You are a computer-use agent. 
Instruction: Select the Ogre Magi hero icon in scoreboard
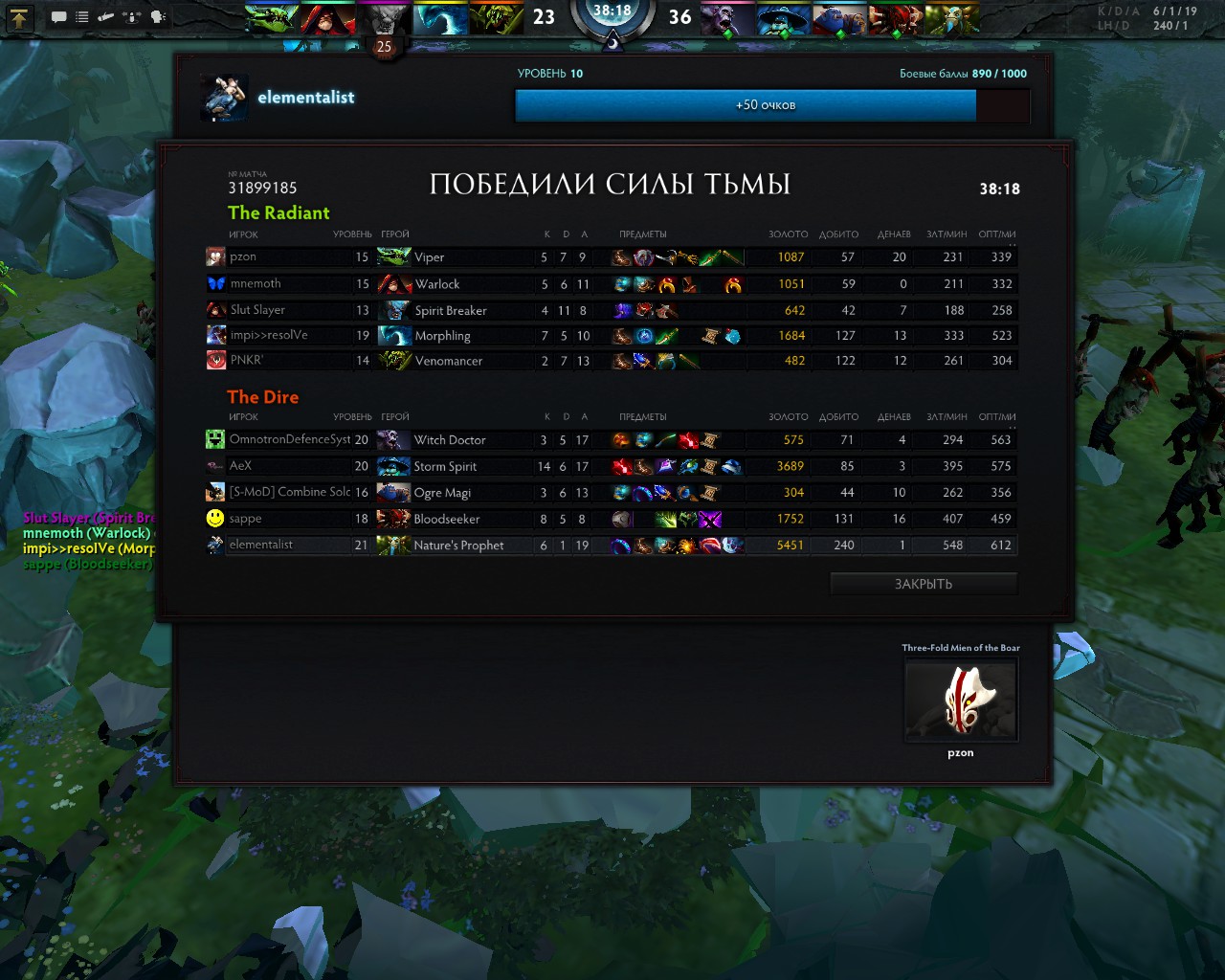coord(393,493)
